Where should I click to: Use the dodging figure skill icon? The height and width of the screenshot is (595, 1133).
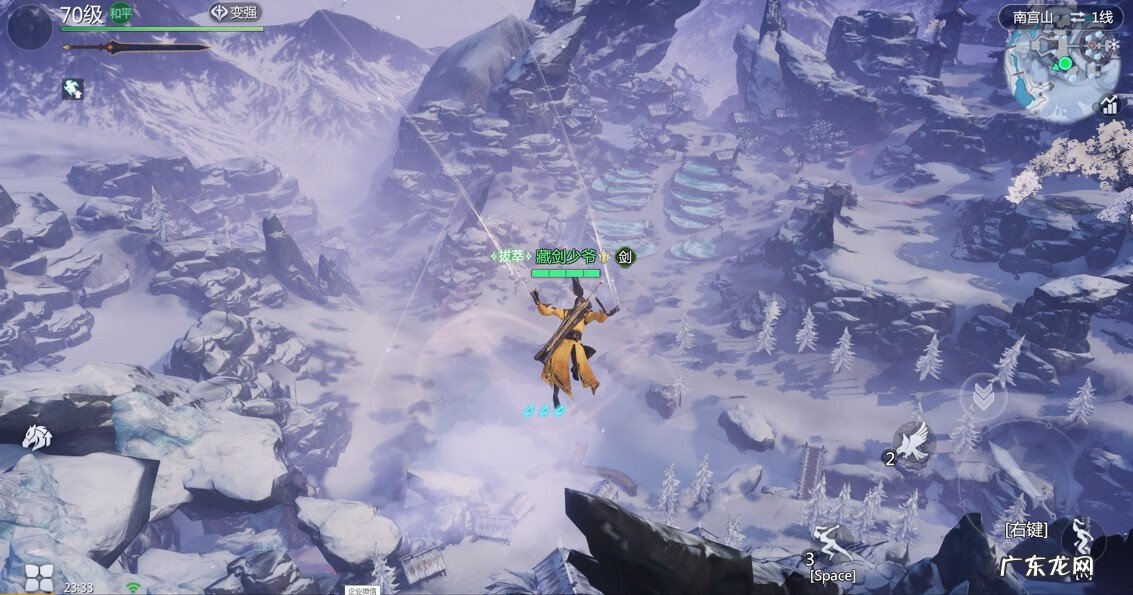(1082, 538)
